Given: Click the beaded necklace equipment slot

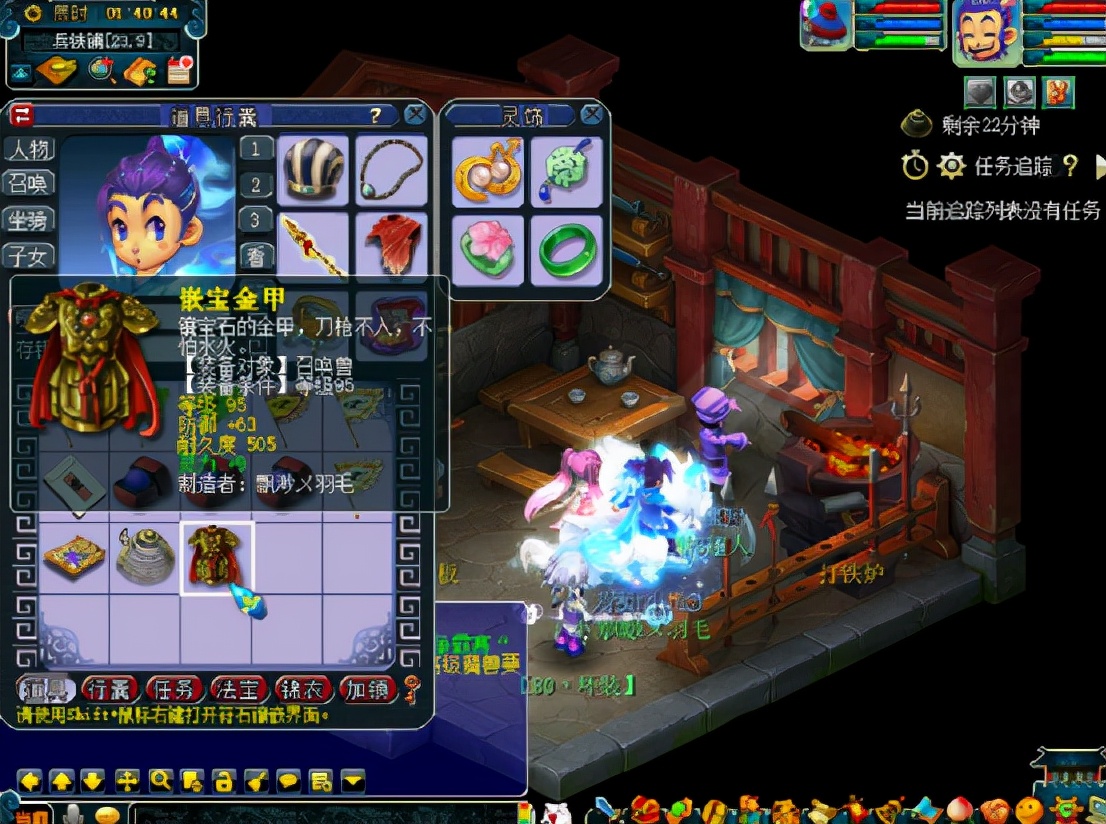Looking at the screenshot, I should tap(392, 170).
